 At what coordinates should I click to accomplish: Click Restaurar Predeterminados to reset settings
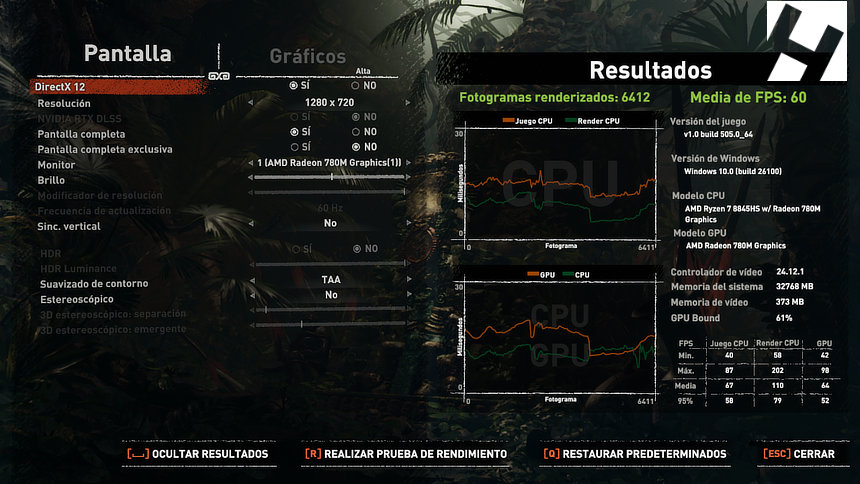(634, 454)
